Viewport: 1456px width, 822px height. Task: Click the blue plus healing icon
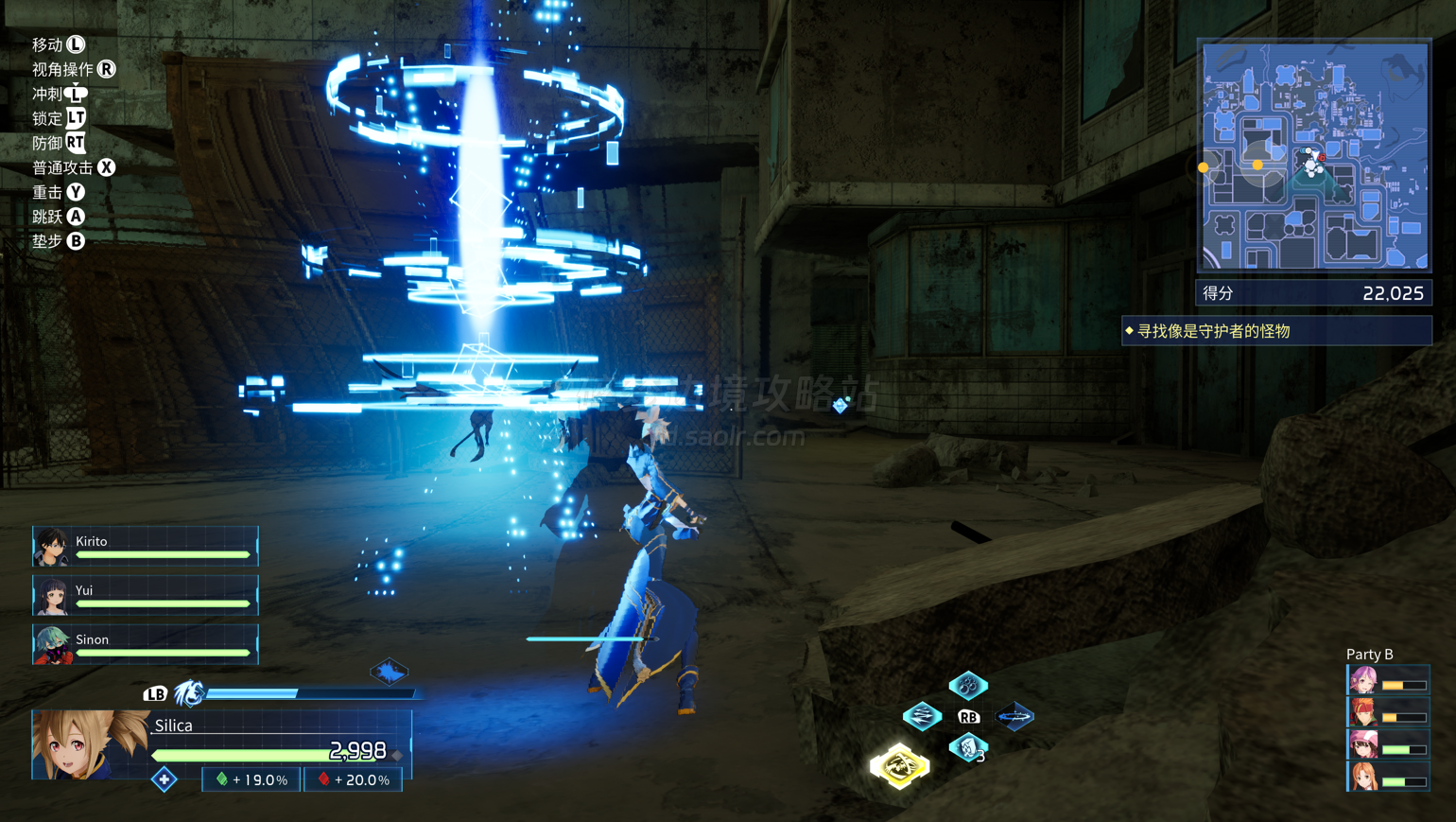(x=165, y=779)
